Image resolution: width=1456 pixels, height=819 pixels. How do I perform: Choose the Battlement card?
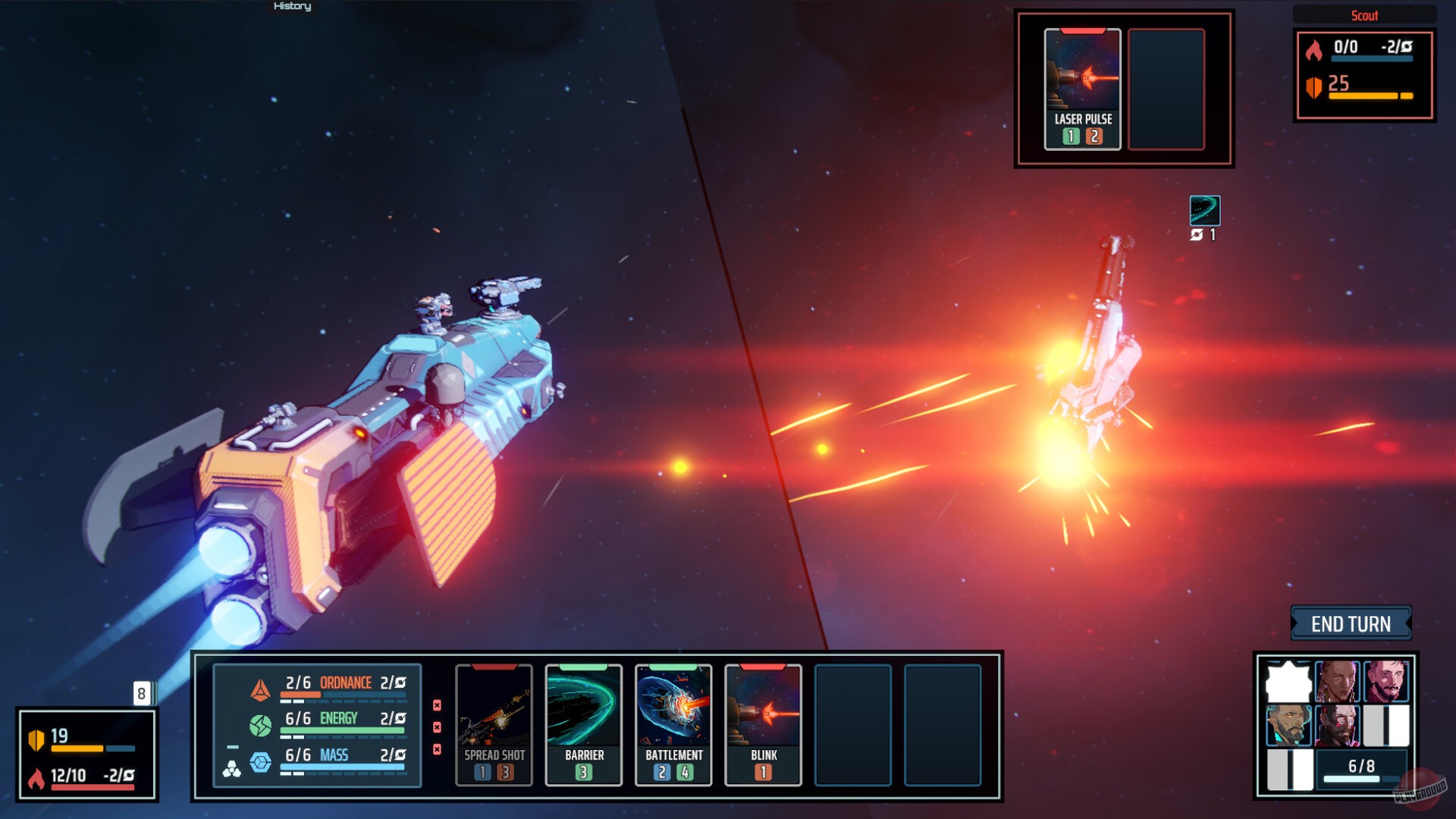coord(673,724)
